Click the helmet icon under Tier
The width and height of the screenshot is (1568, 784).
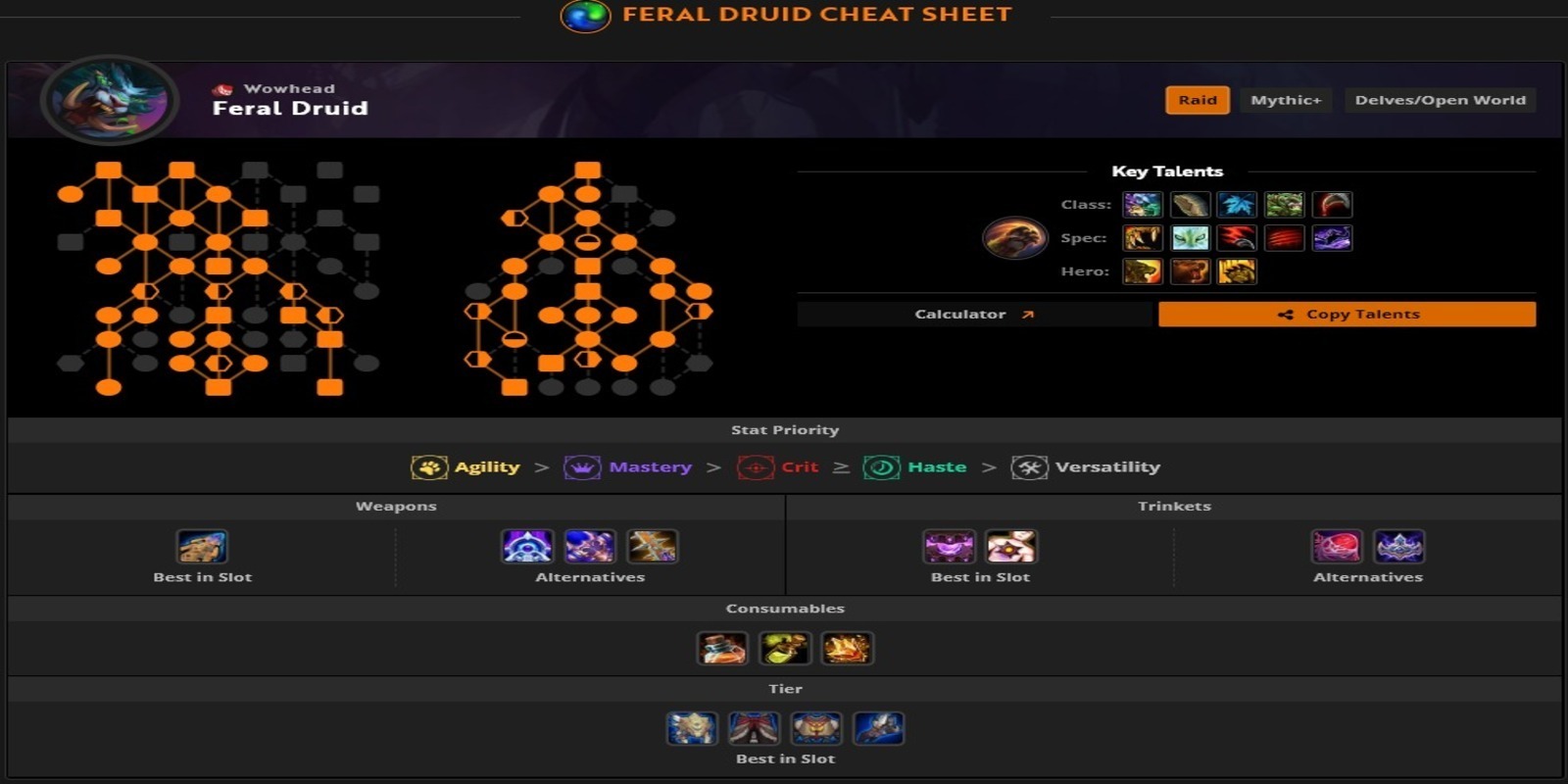coord(692,728)
